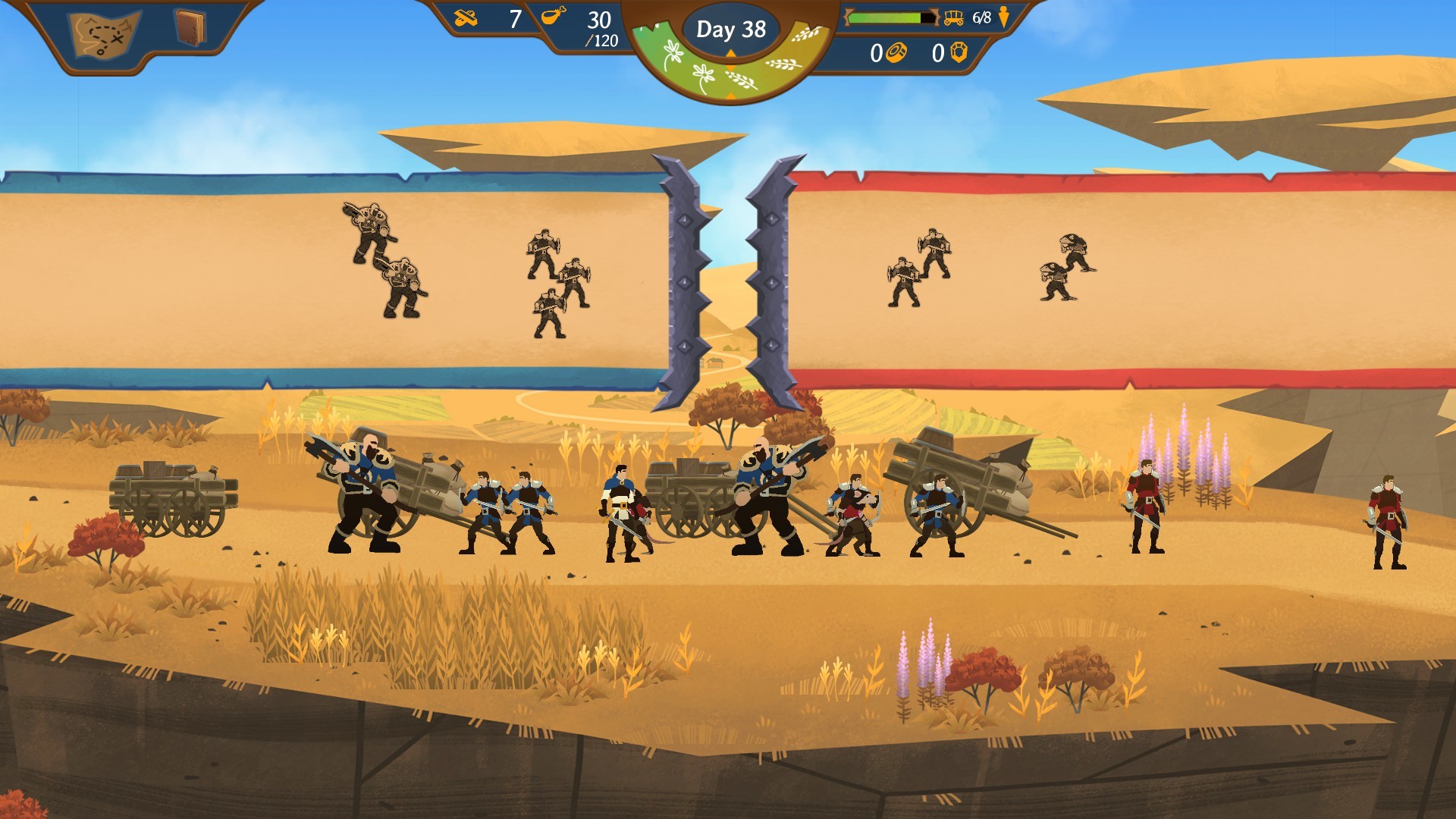
Task: Expand details via orange arrow below Day 38
Action: coord(730,52)
